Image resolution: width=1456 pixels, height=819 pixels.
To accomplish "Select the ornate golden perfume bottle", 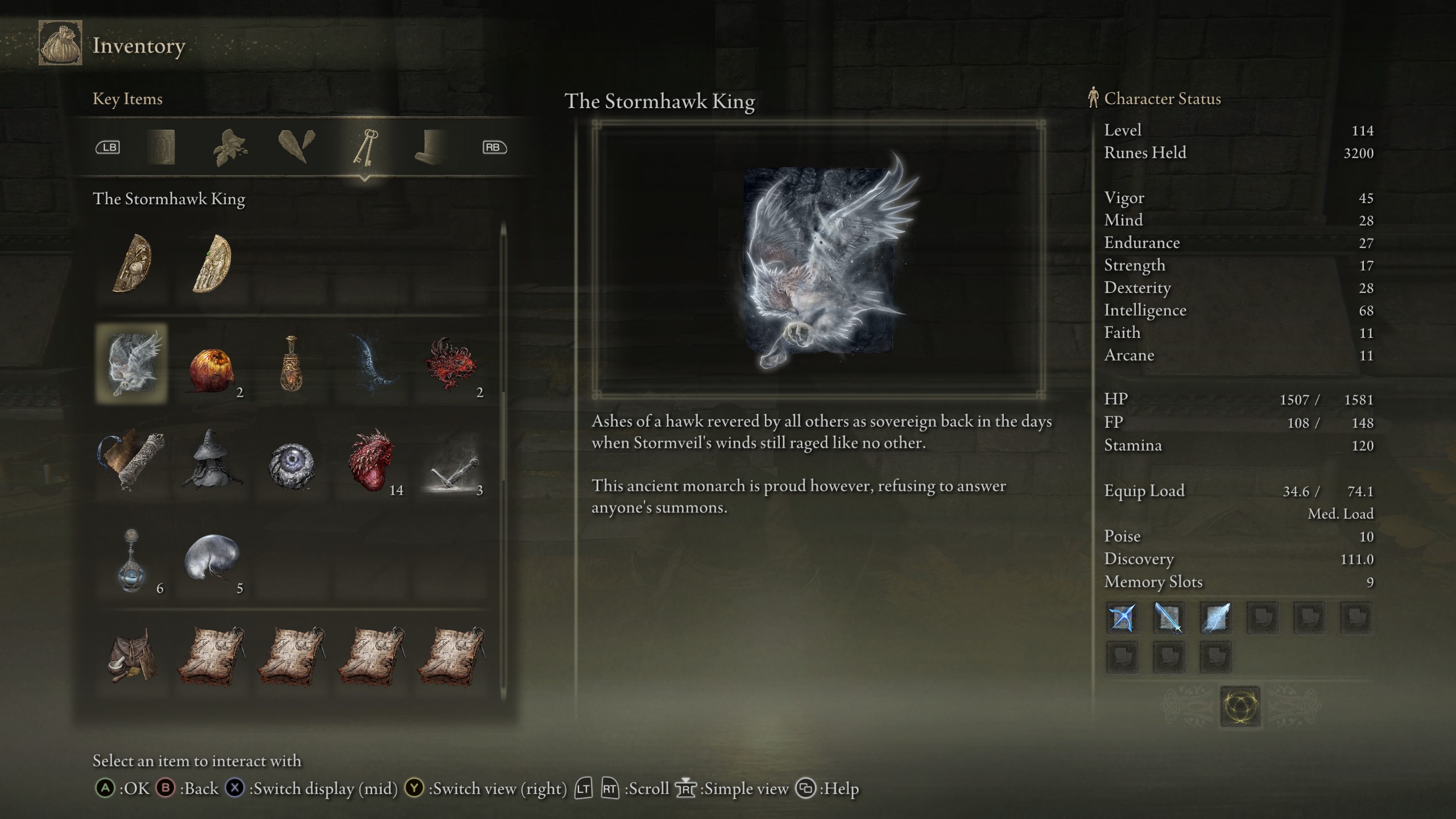I will [292, 364].
